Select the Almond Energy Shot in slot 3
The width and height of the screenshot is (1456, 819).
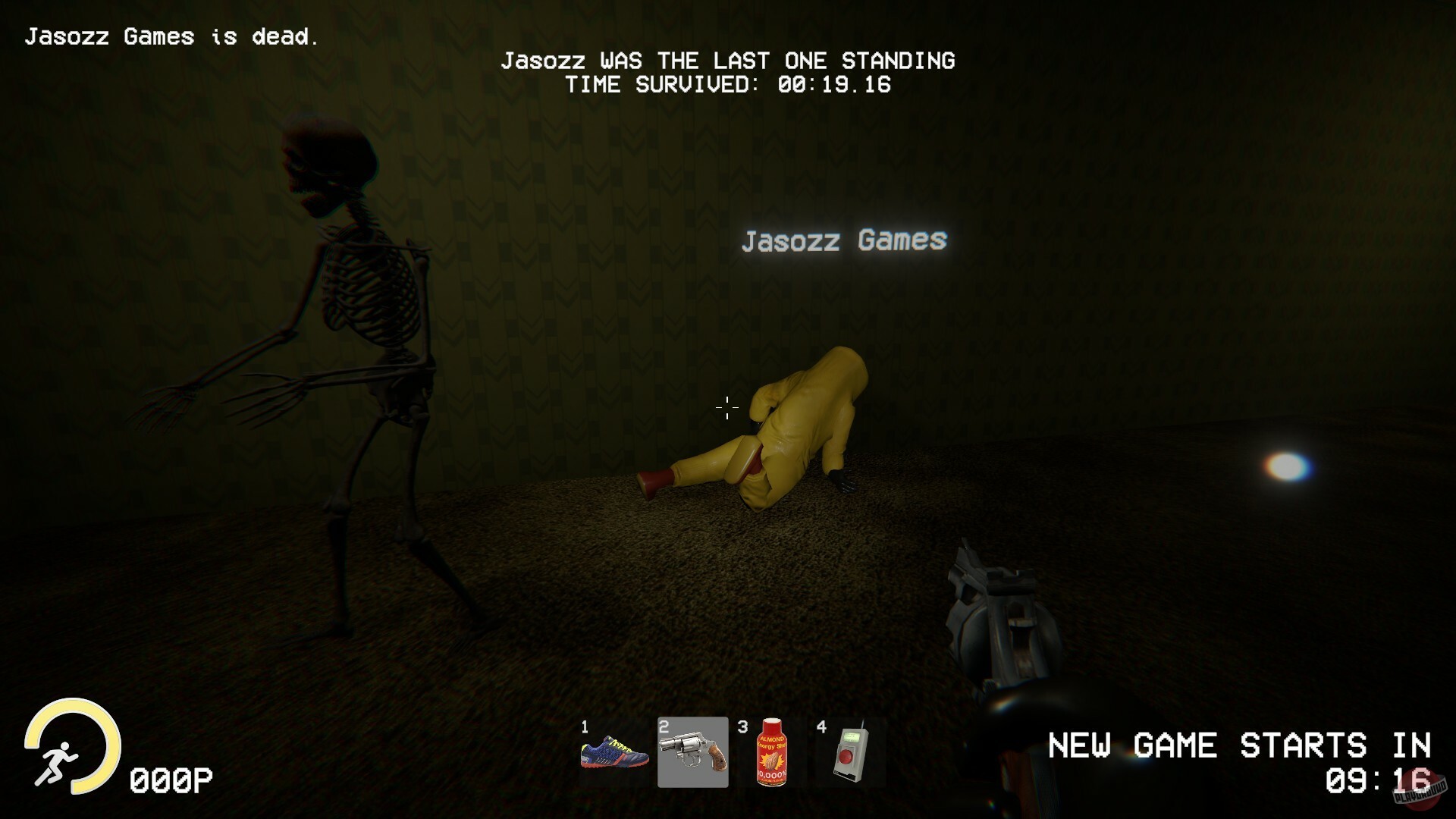coord(771,753)
